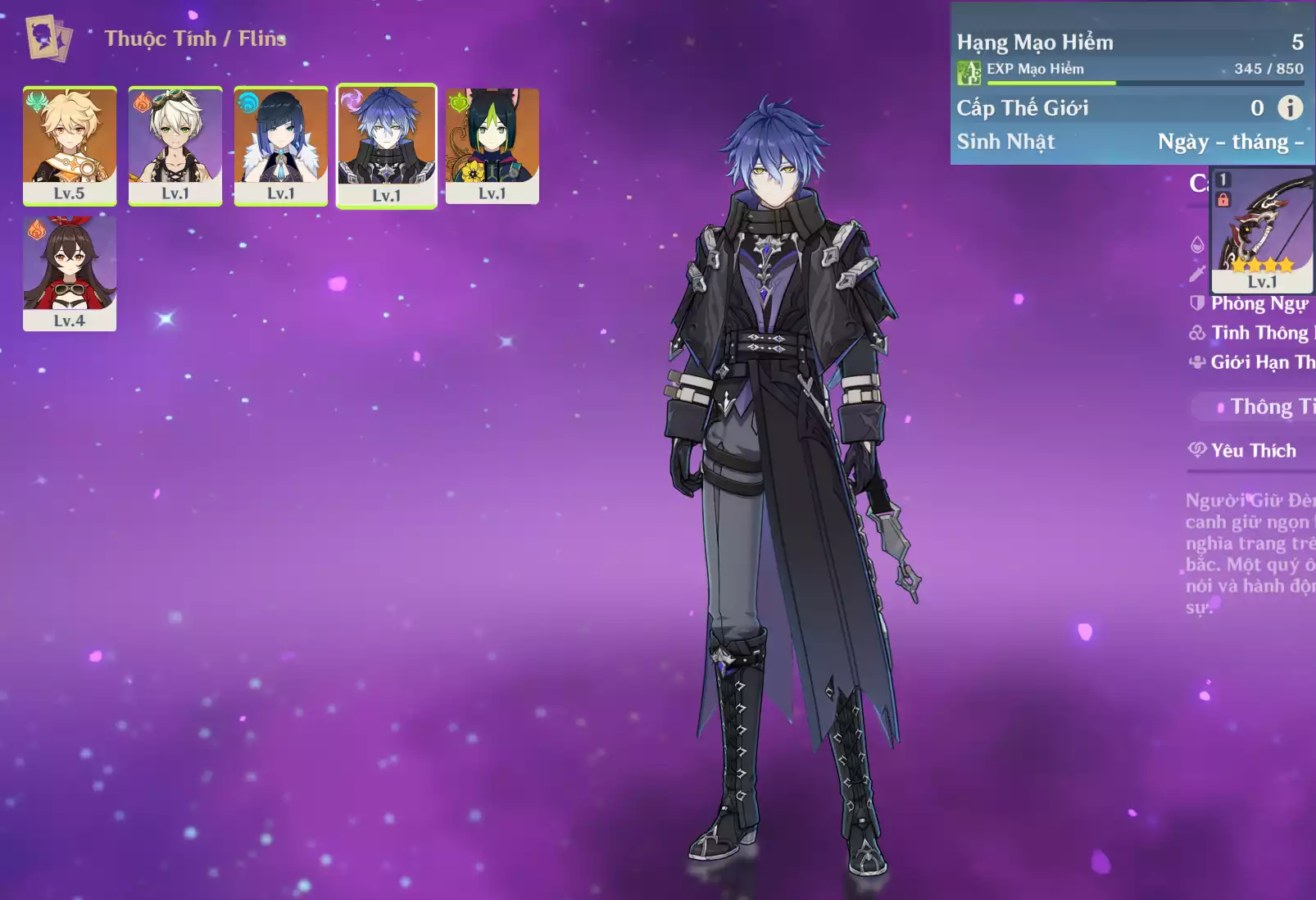1316x900 pixels.
Task: Open the World Level info icon
Action: tap(1290, 107)
